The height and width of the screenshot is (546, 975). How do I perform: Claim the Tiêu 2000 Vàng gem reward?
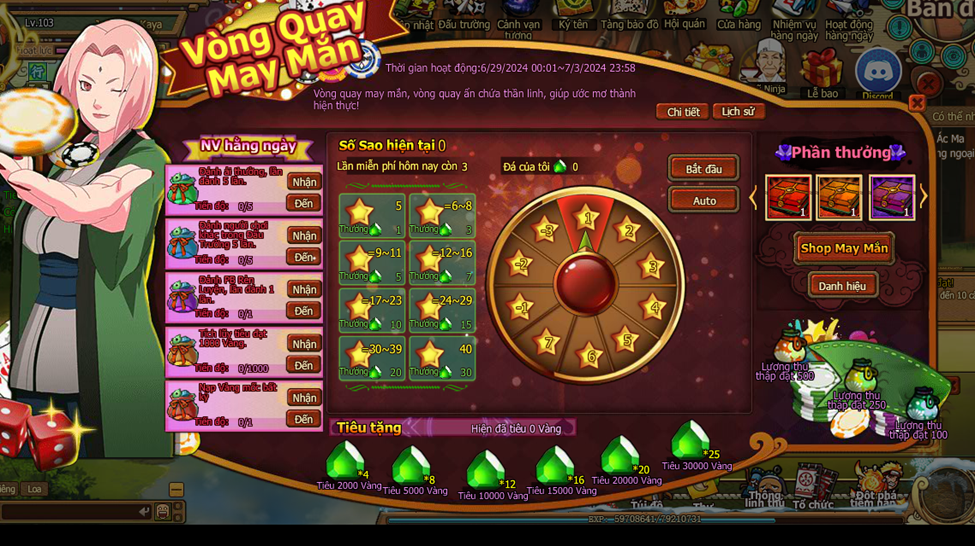pyautogui.click(x=346, y=464)
